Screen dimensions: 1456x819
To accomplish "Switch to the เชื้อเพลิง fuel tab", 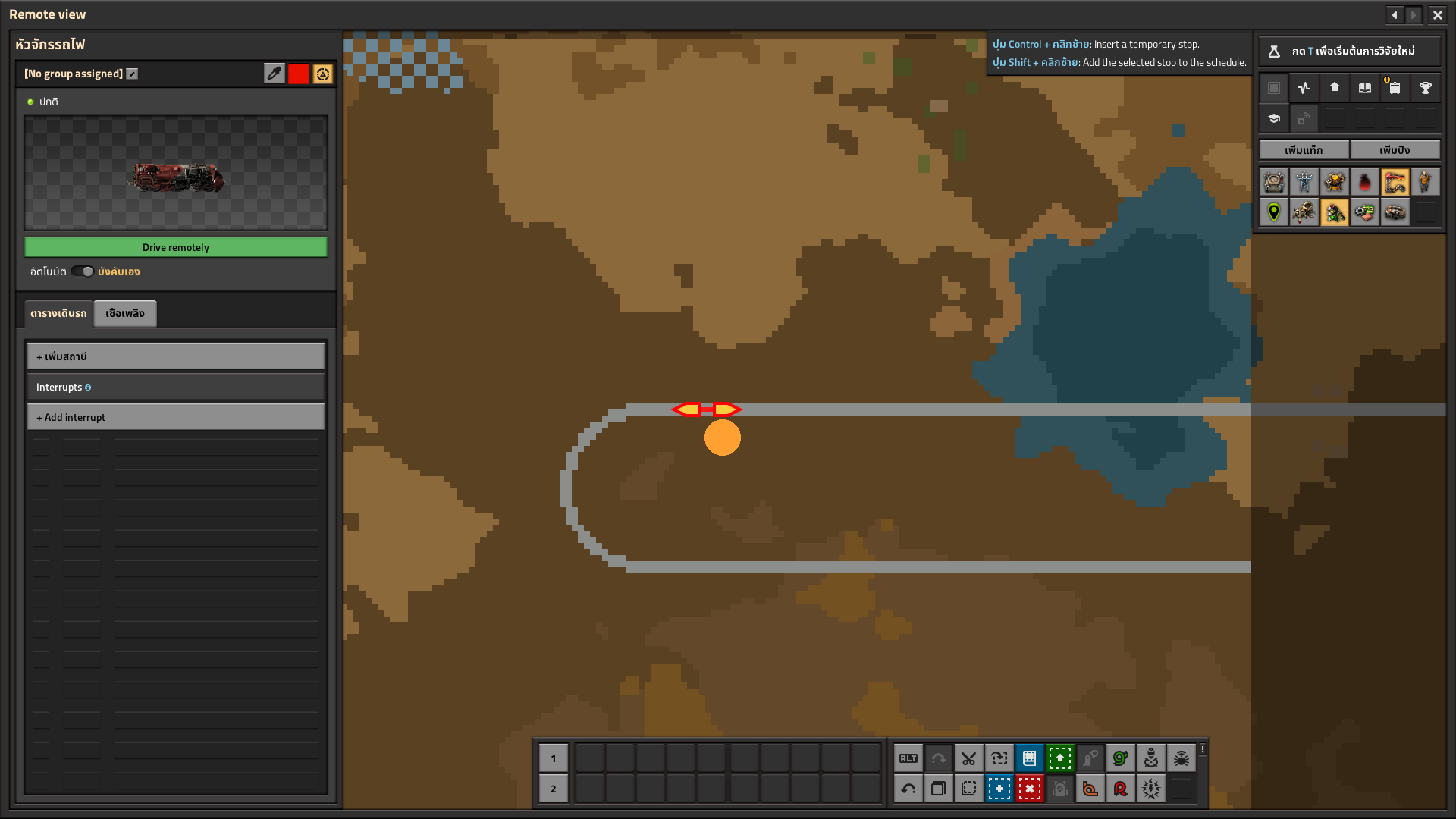I will 124,313.
